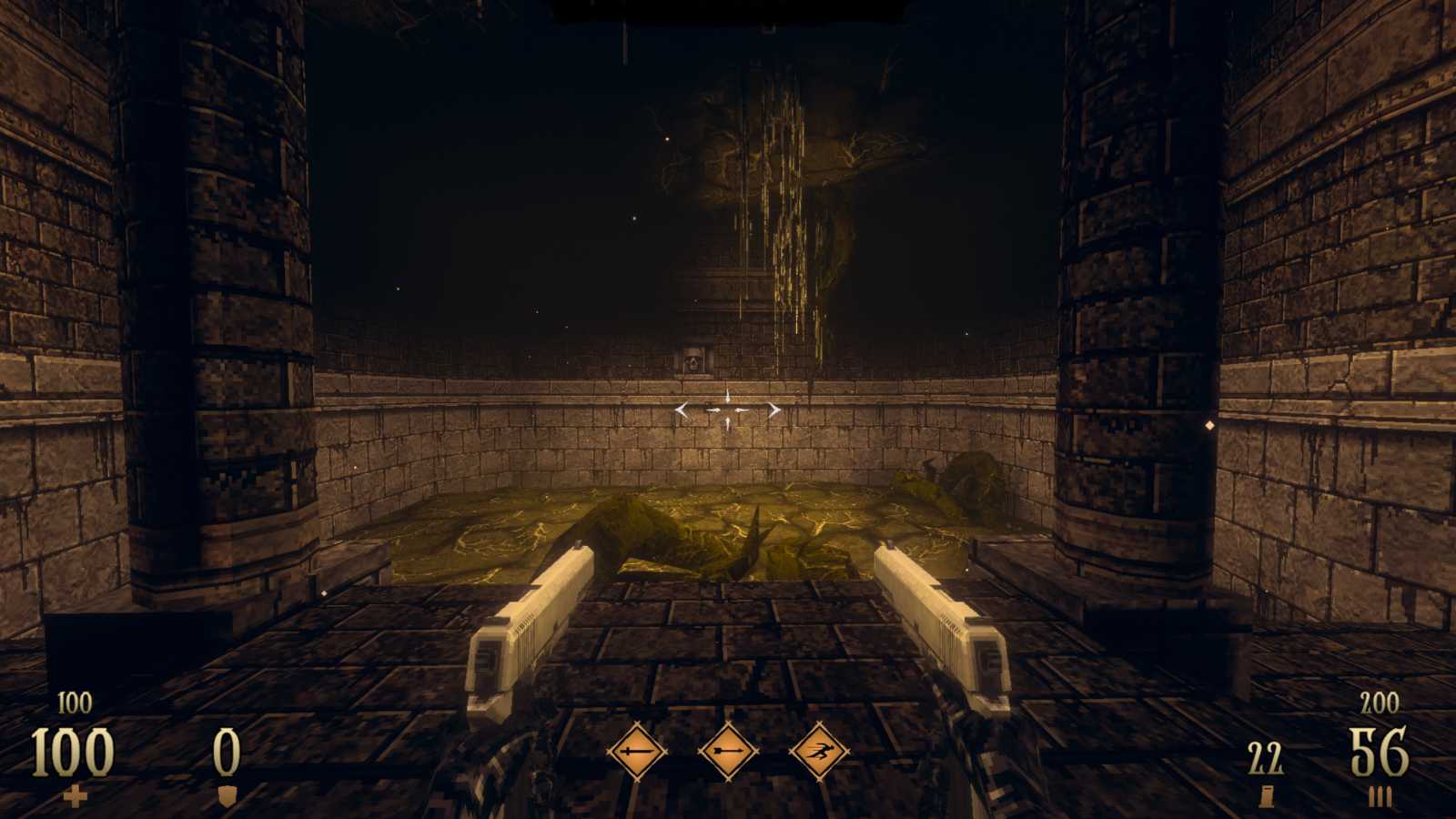Select the sword diamond artifact icon

coord(635,750)
